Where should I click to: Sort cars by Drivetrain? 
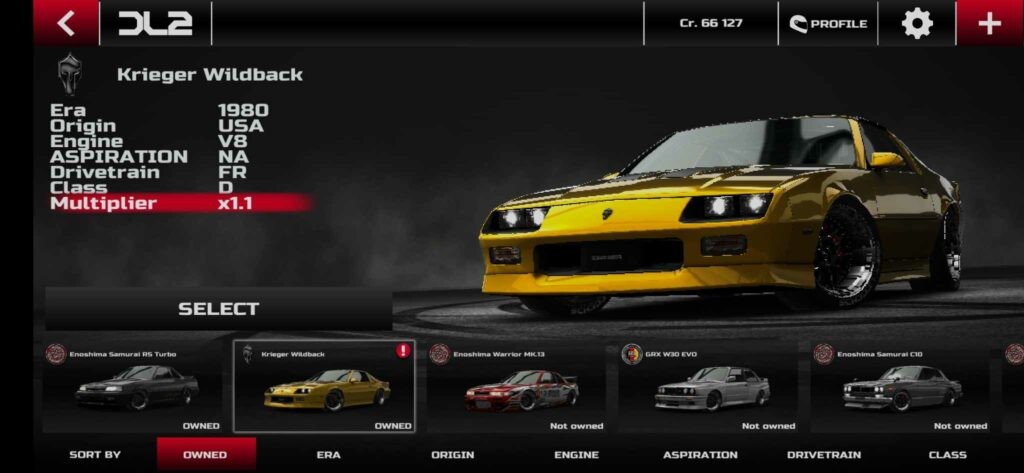[x=824, y=455]
